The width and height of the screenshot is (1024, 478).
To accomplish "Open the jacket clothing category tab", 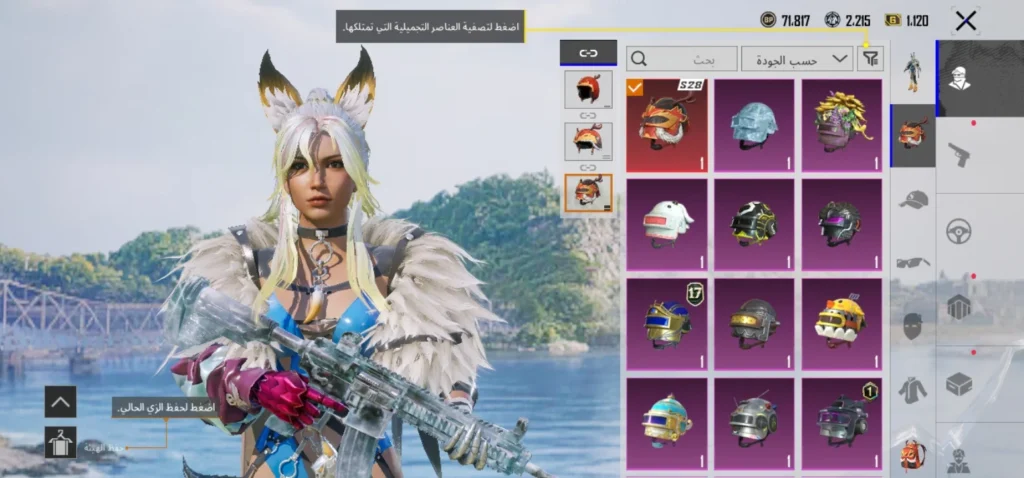I will point(912,389).
